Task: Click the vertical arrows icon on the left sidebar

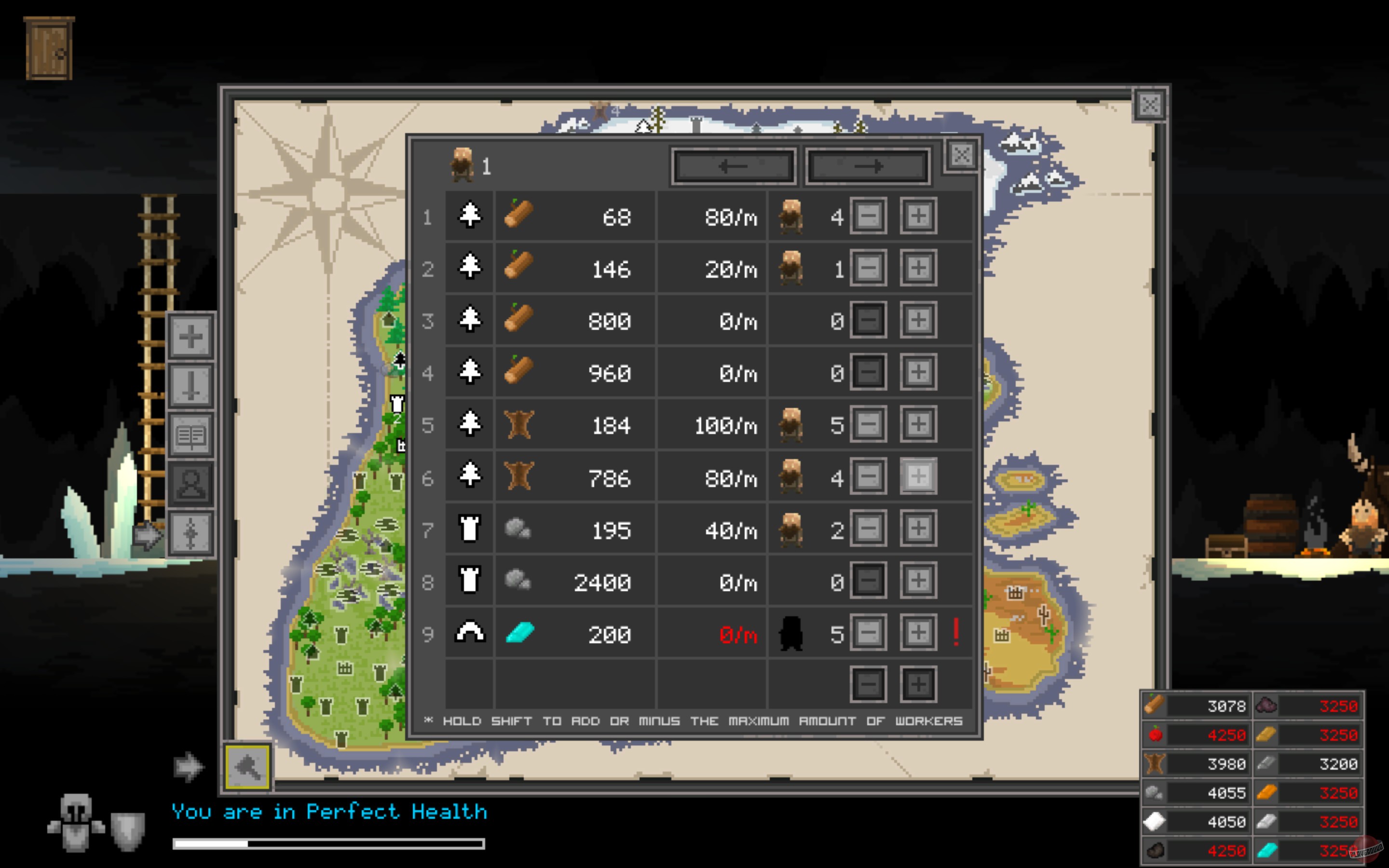Action: 191,533
